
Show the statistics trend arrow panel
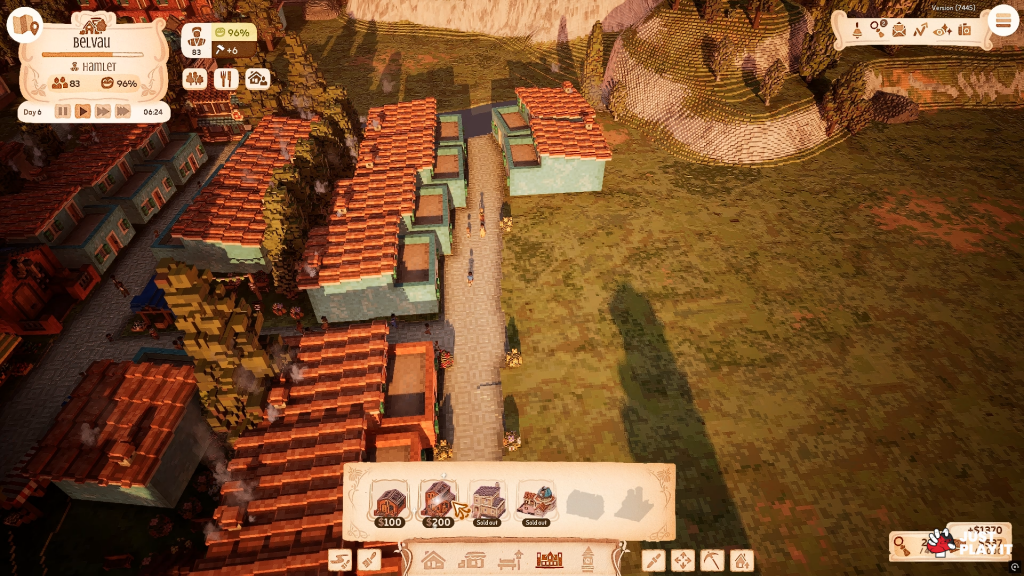pos(921,30)
